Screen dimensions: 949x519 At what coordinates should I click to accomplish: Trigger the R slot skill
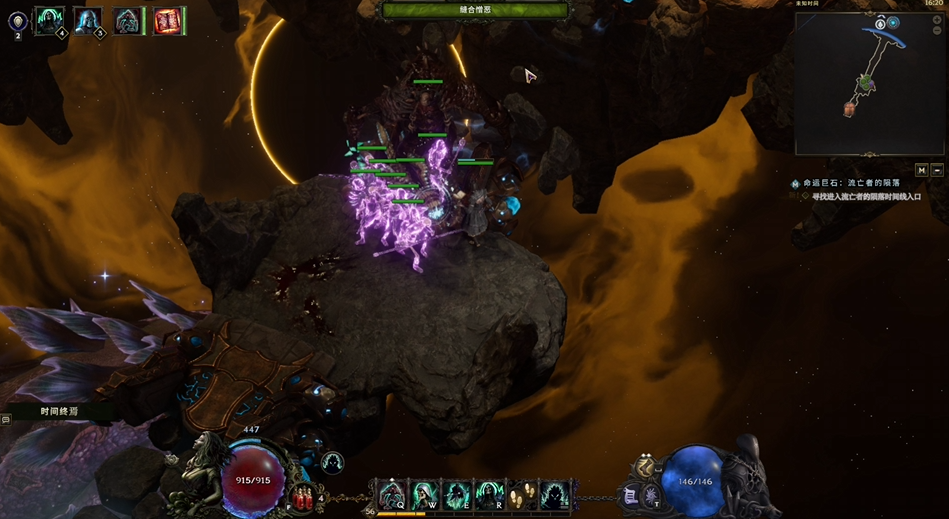click(489, 495)
